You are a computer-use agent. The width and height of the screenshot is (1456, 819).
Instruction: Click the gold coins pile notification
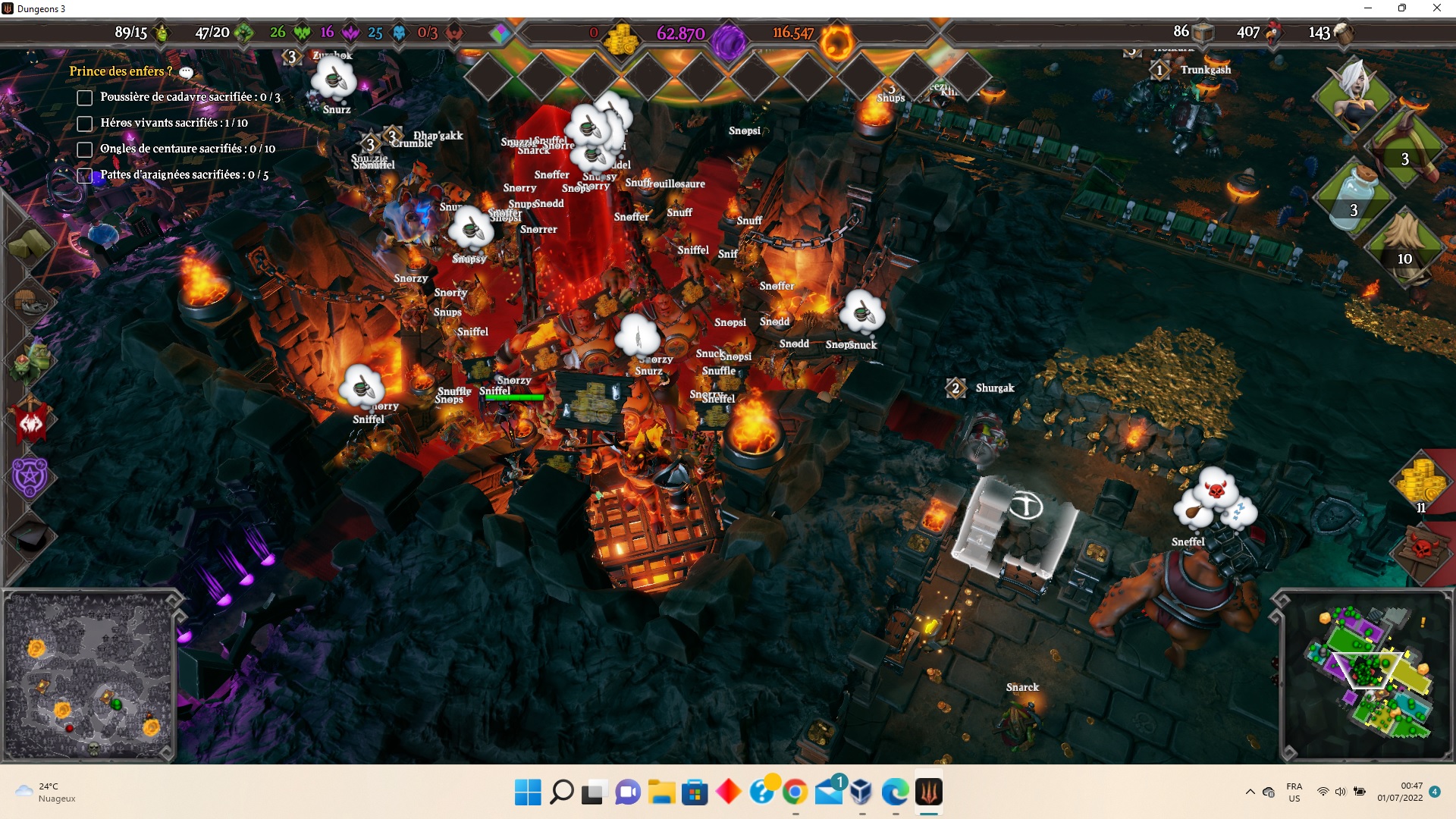coord(1421,483)
